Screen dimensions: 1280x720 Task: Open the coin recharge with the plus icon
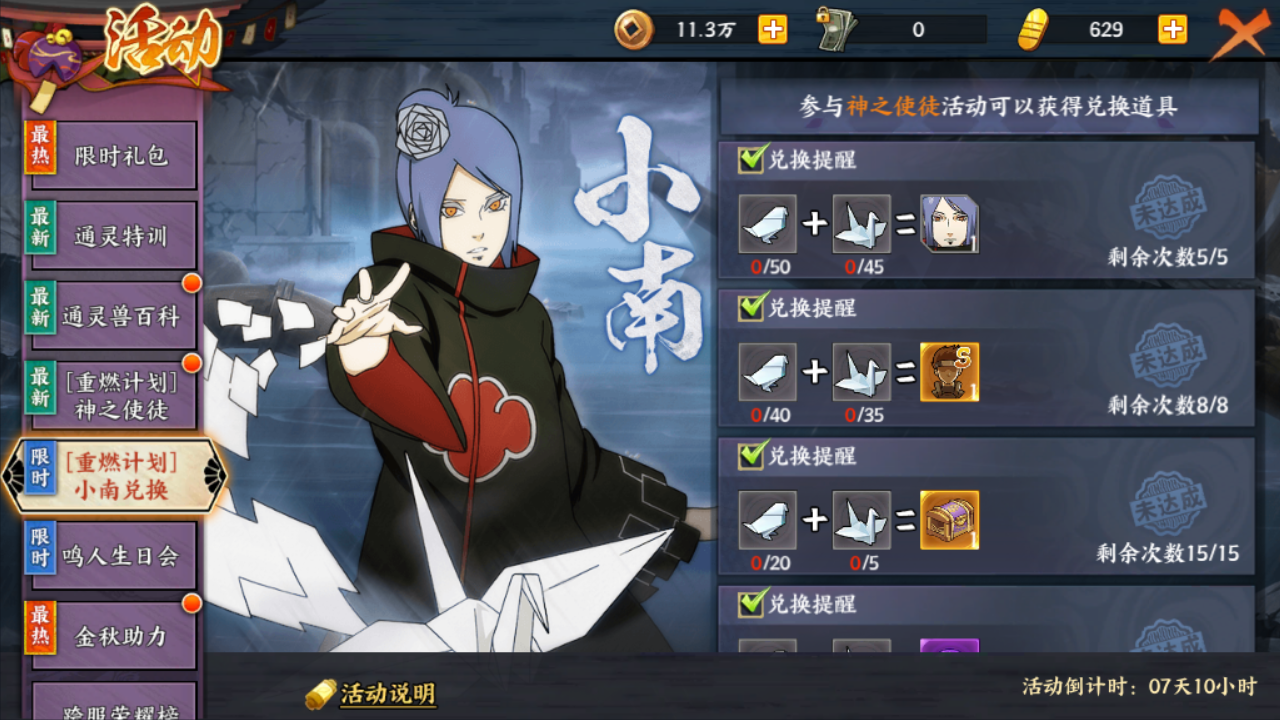pyautogui.click(x=774, y=30)
